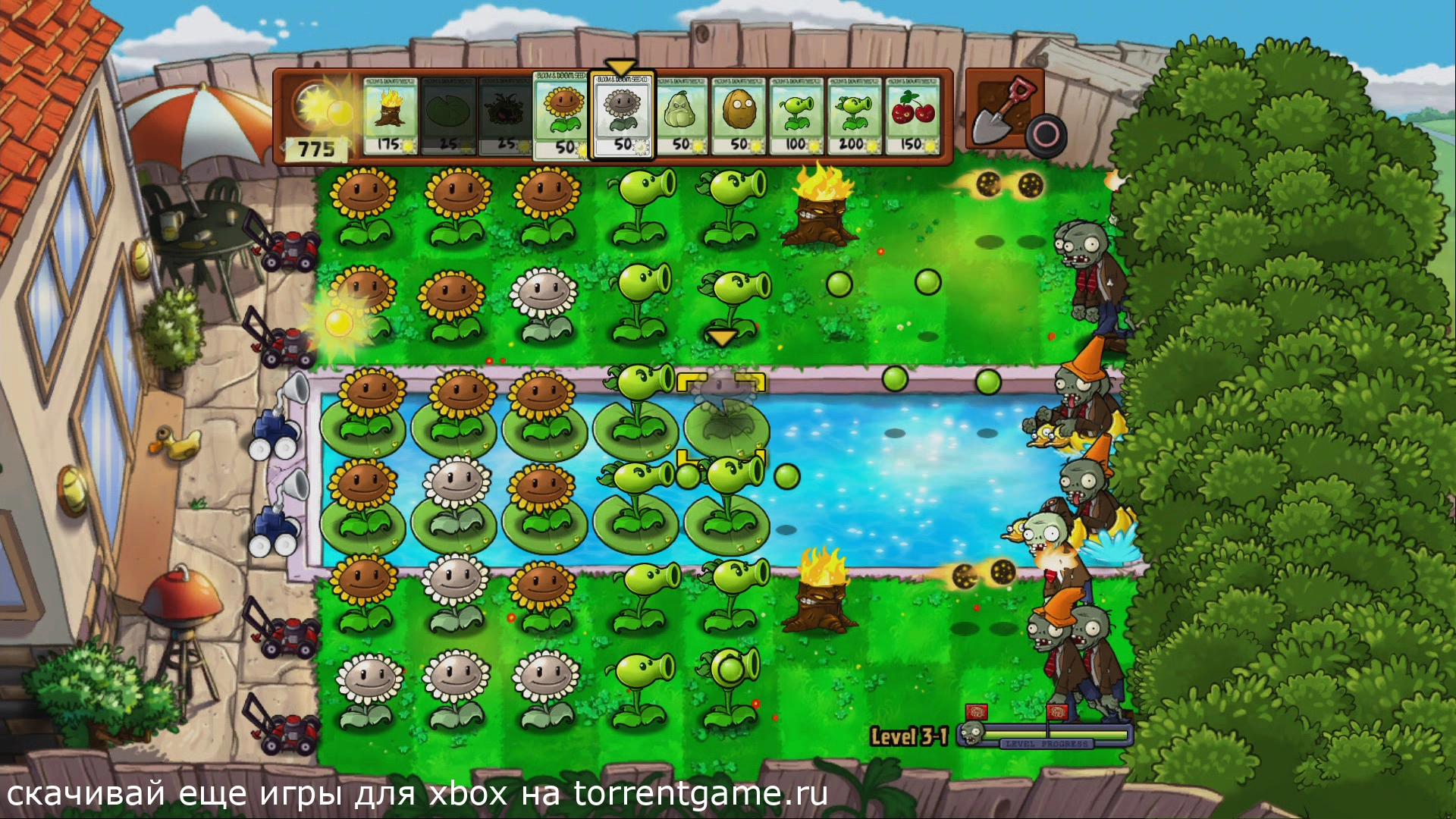Select the Repeater packet costing 200
The height and width of the screenshot is (819, 1456).
[854, 116]
